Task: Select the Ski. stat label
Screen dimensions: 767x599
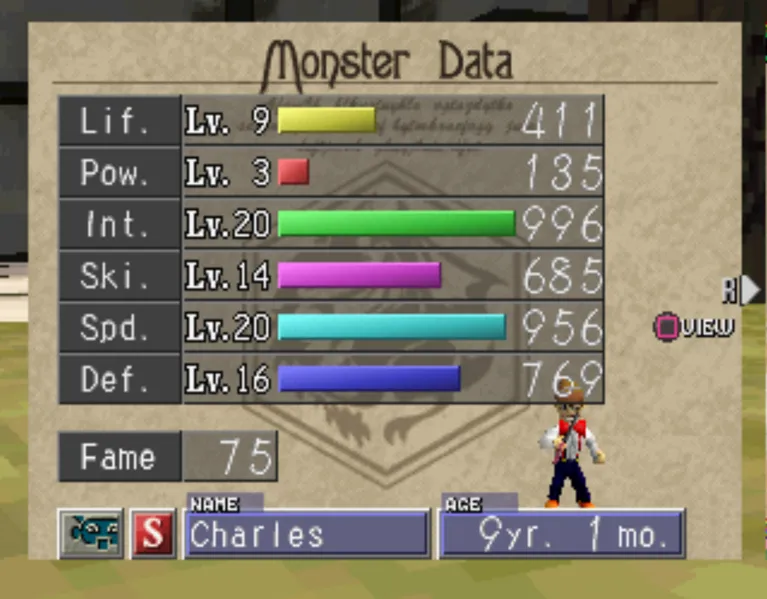Action: point(119,276)
